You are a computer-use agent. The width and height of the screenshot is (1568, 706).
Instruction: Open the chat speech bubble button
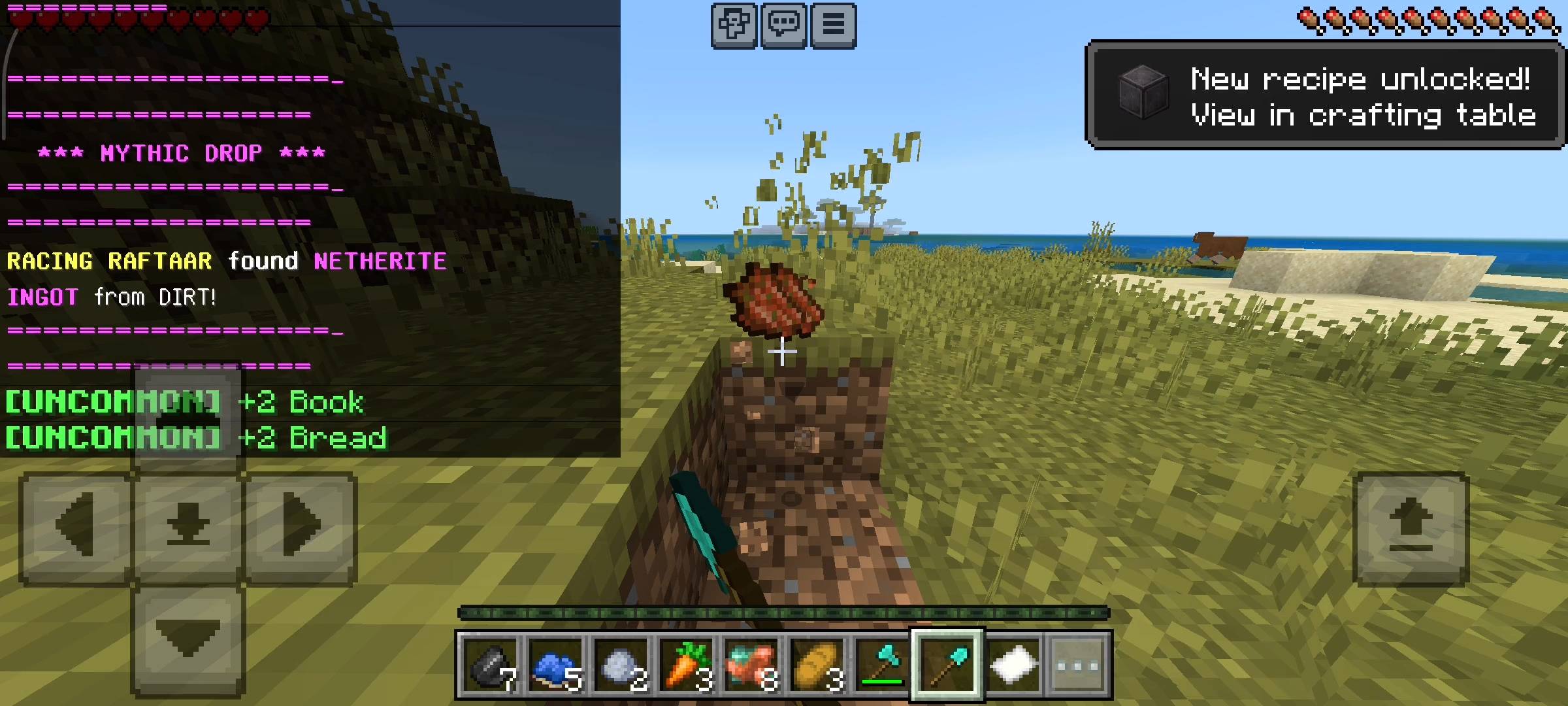pos(783,25)
